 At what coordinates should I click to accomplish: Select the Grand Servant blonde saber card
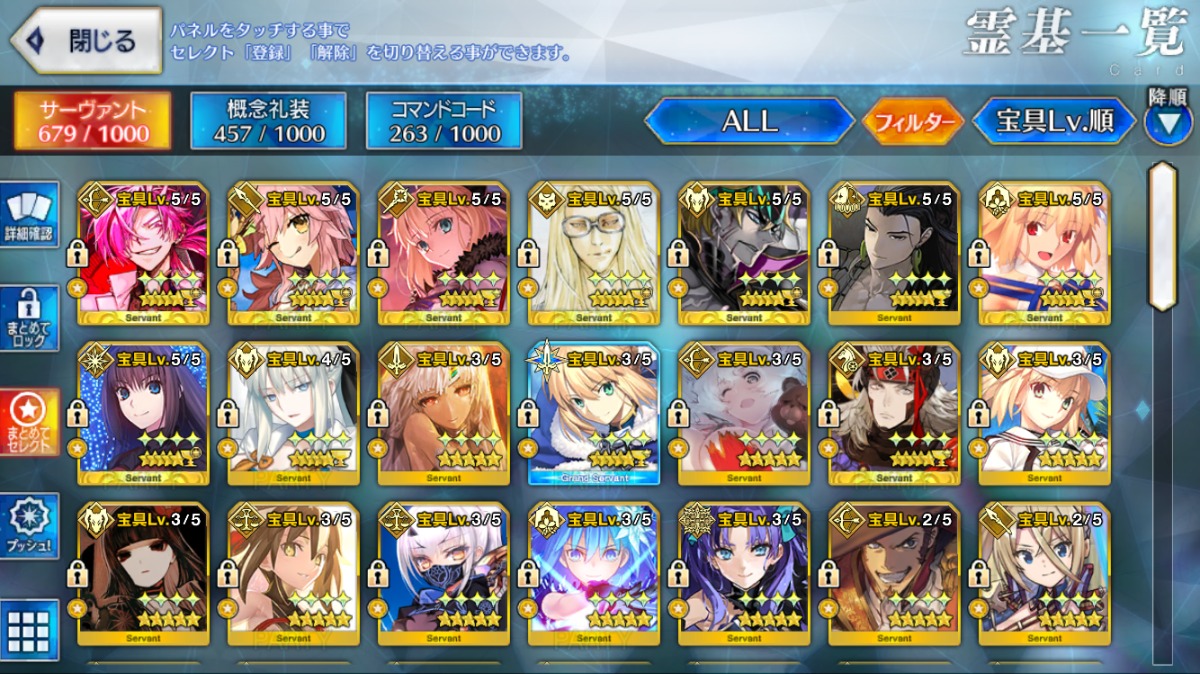pos(594,413)
